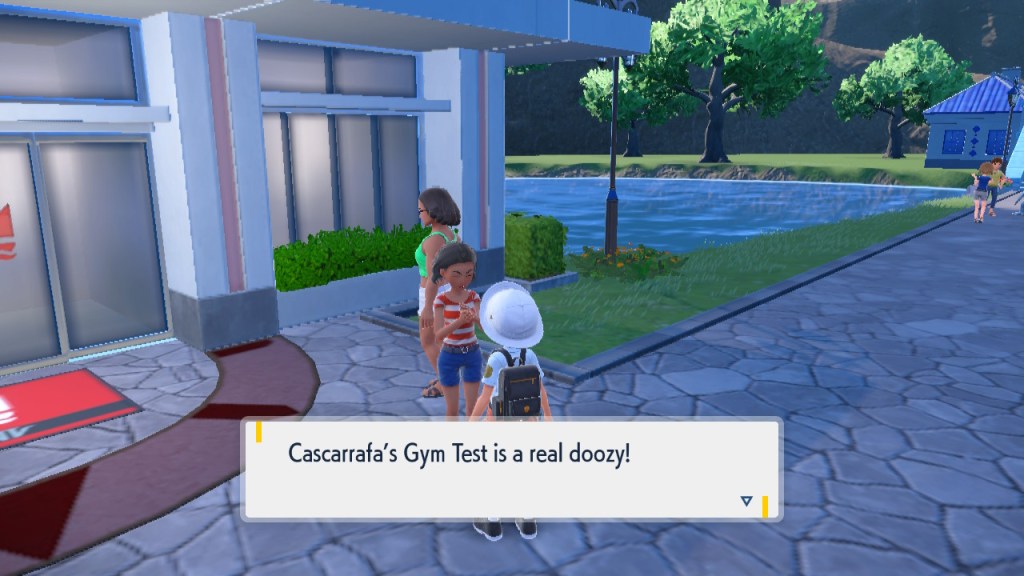Viewport: 1024px width, 576px height.
Task: Click the Cascarrafa Gym Test dialogue box
Action: point(511,468)
